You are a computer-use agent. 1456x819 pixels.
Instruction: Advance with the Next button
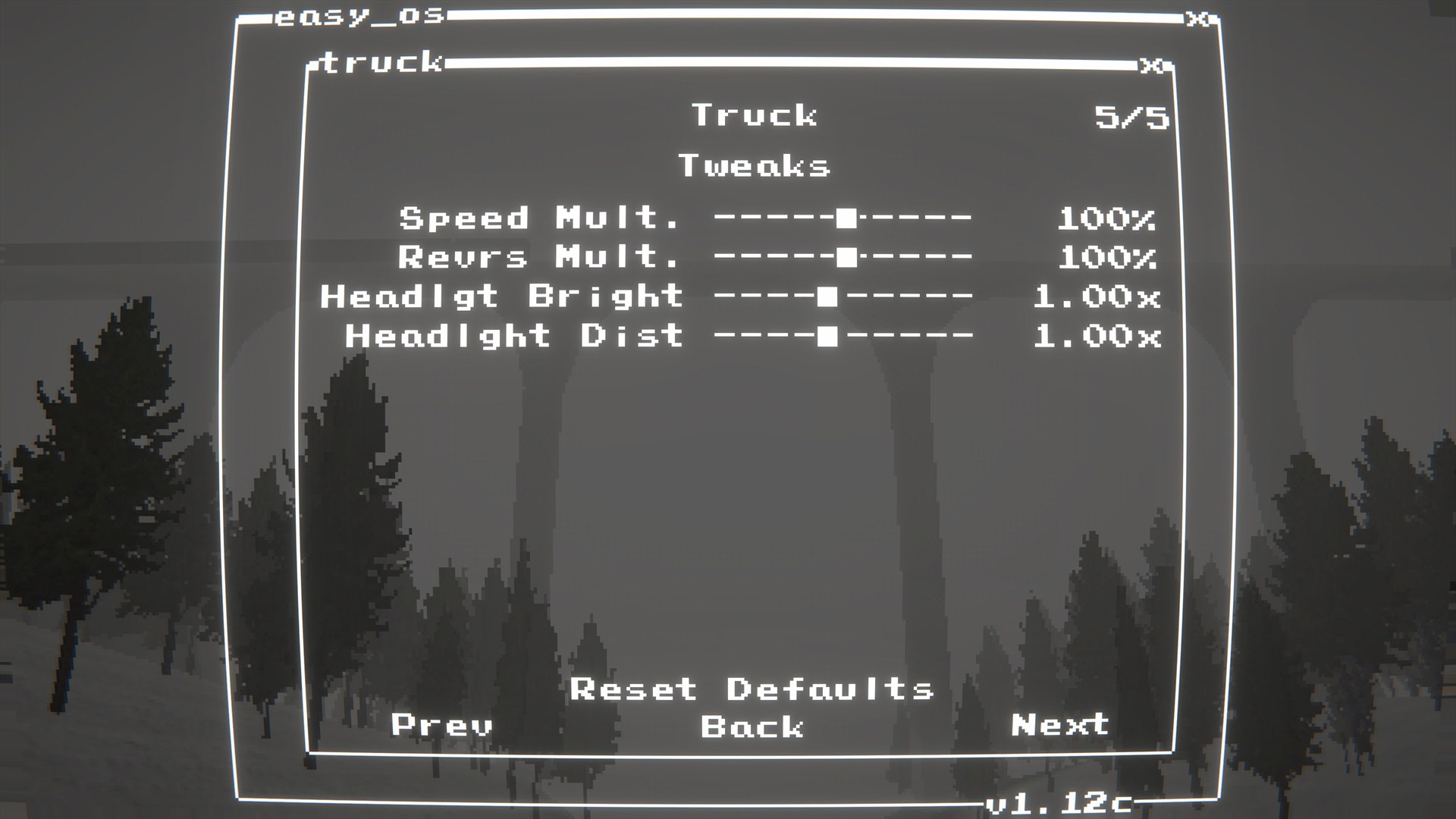(x=1062, y=726)
